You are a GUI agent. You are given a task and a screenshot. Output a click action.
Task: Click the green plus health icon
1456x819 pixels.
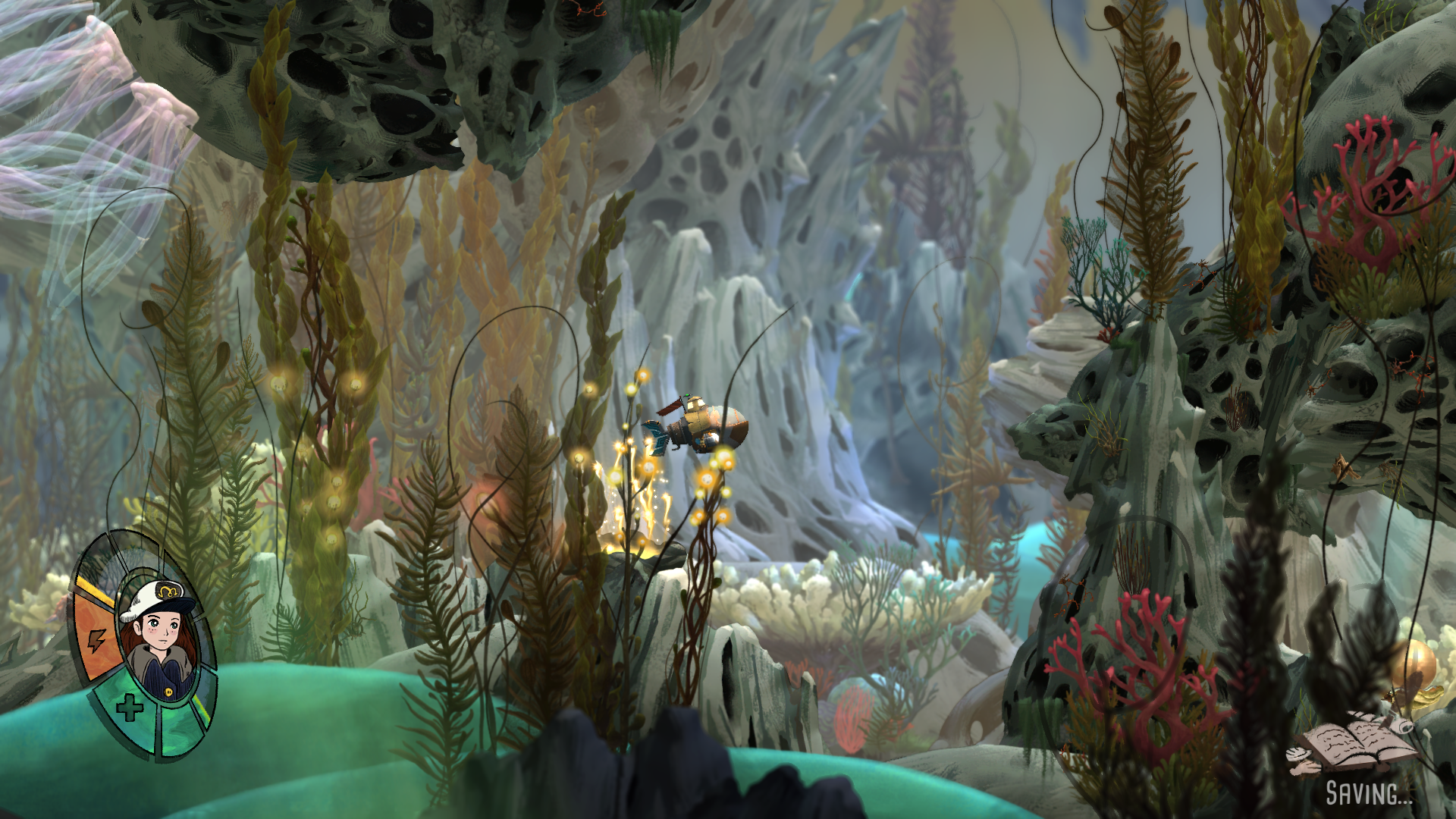click(x=129, y=708)
